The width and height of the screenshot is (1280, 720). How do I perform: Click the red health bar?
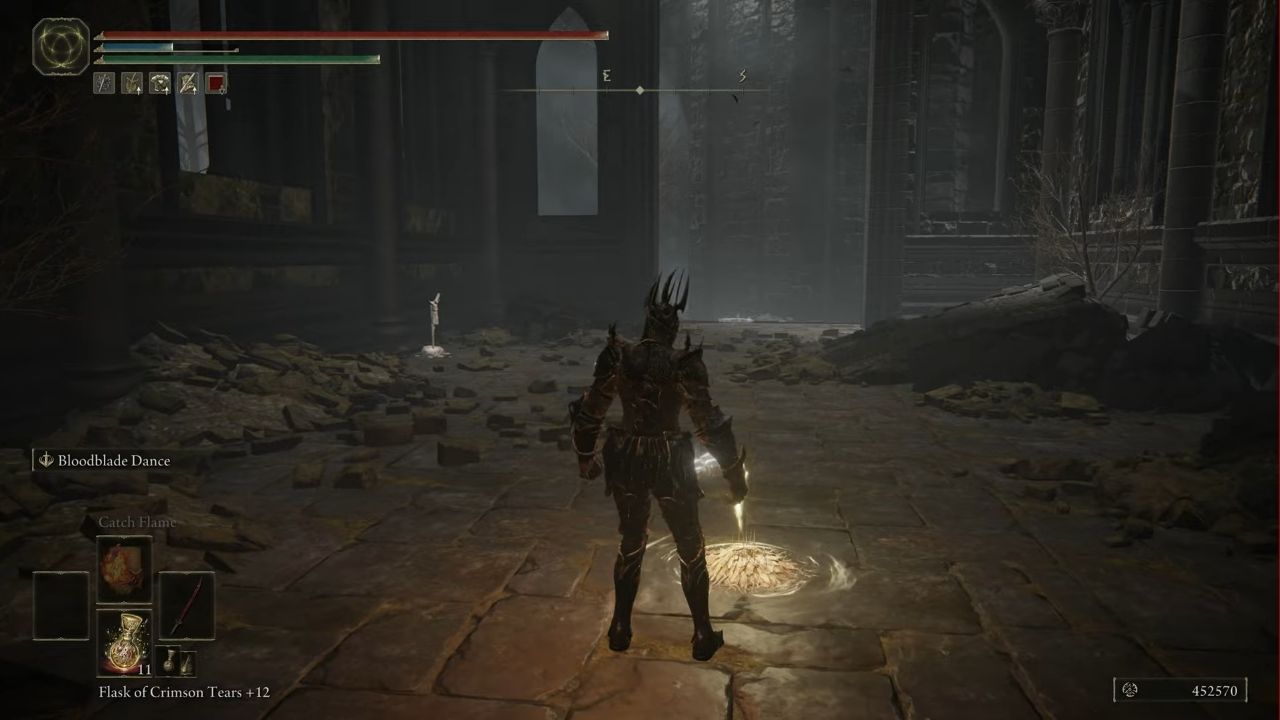tap(350, 34)
